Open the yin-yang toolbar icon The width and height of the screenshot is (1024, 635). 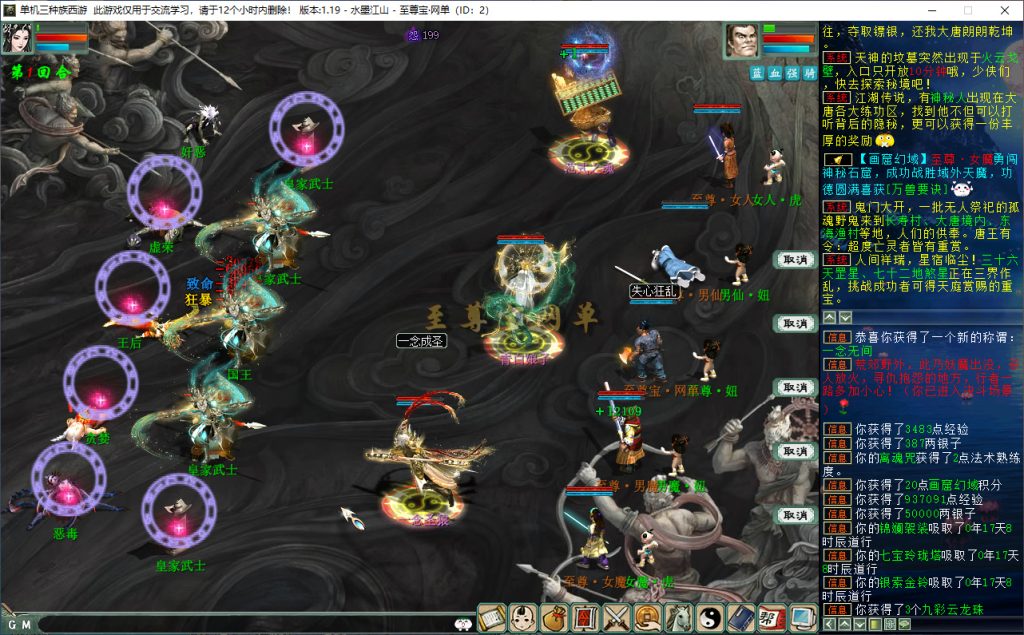(x=710, y=618)
